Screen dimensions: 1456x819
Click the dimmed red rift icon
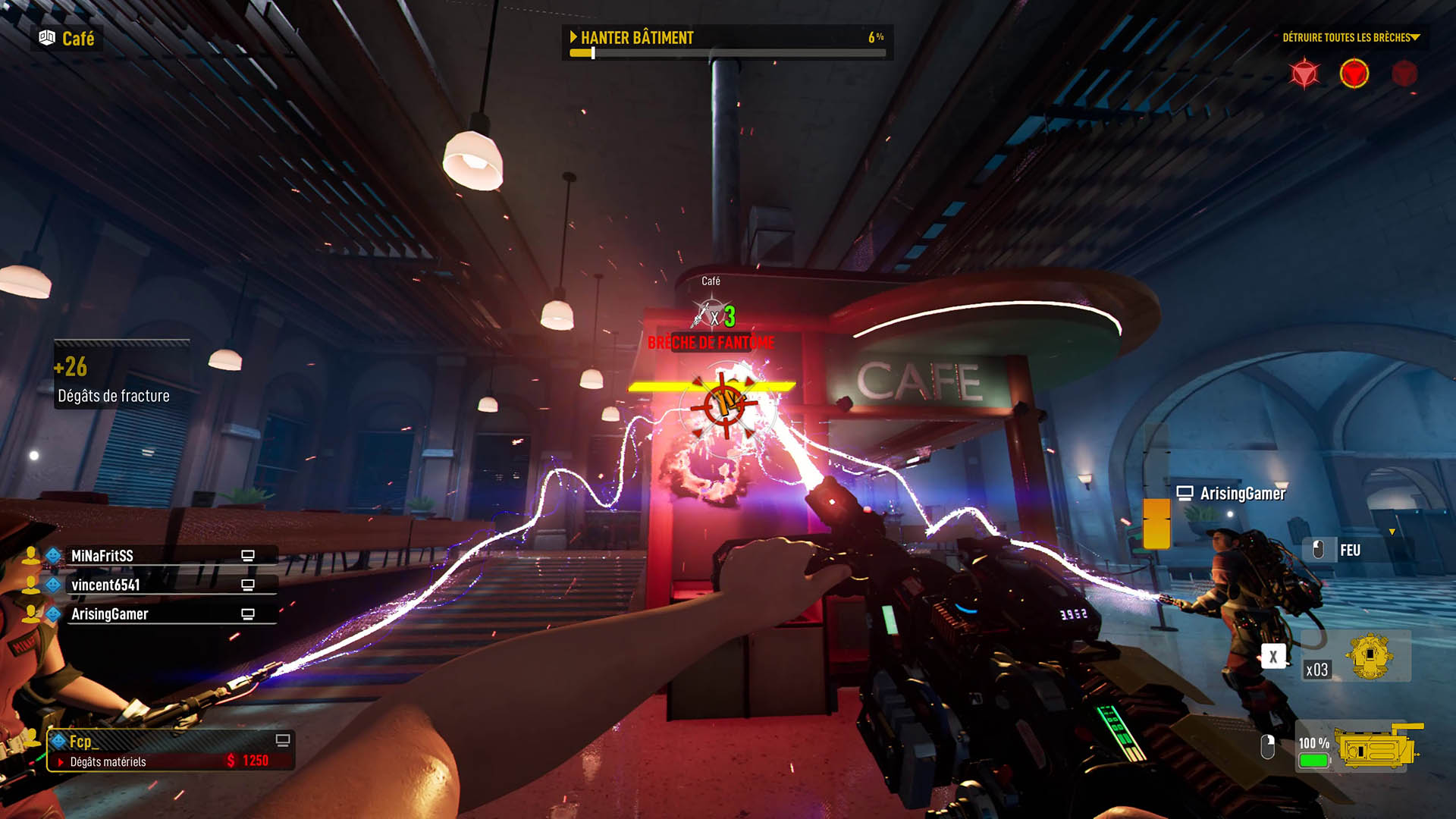[1404, 74]
